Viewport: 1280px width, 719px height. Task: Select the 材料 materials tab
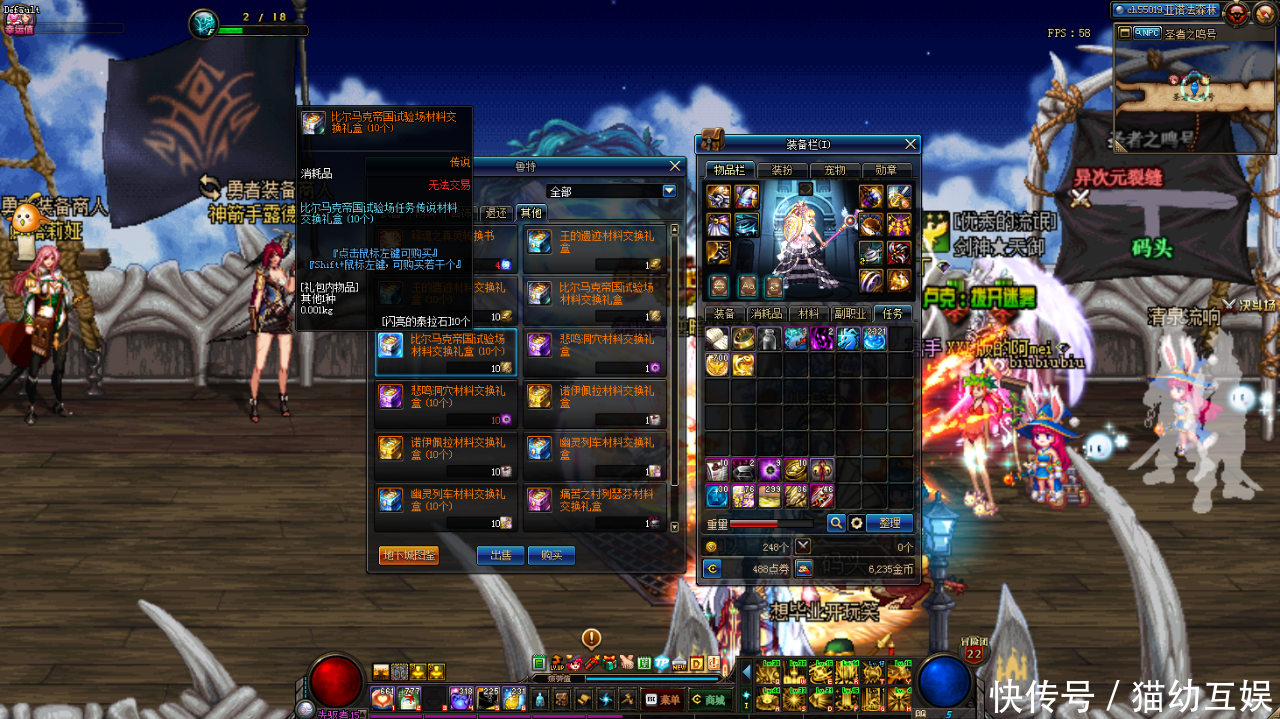[808, 313]
